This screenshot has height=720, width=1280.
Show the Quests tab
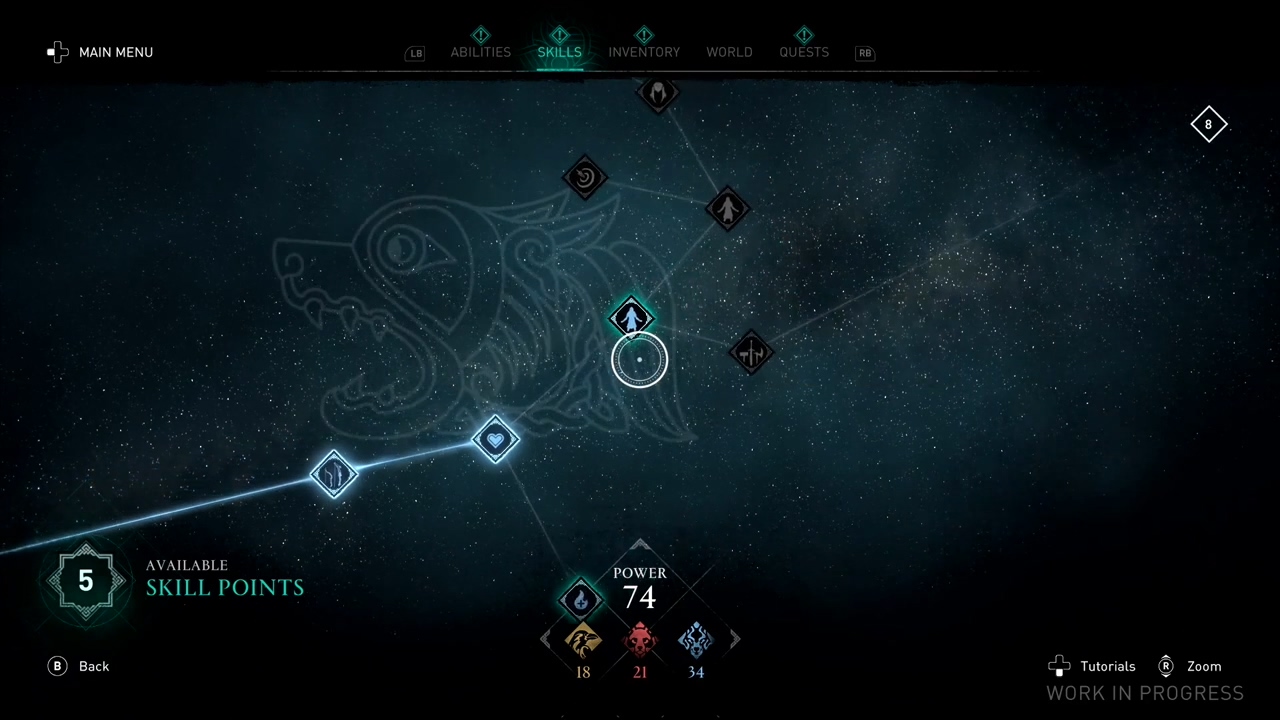pyautogui.click(x=804, y=52)
